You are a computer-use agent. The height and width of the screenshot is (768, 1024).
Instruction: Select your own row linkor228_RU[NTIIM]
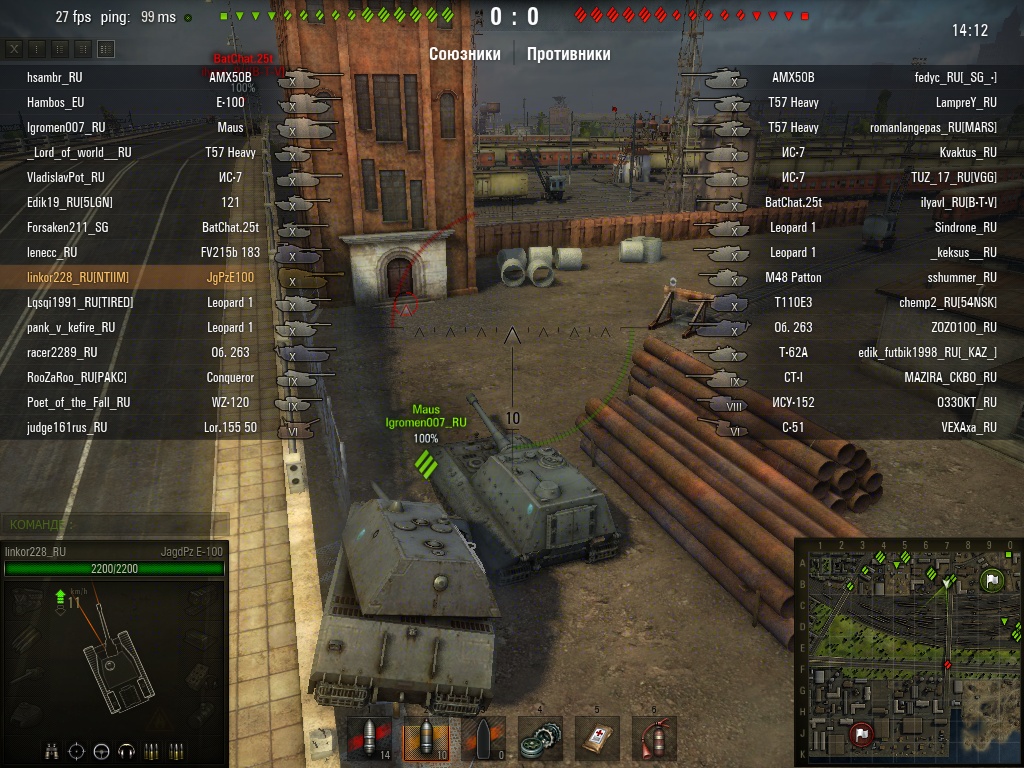click(78, 277)
